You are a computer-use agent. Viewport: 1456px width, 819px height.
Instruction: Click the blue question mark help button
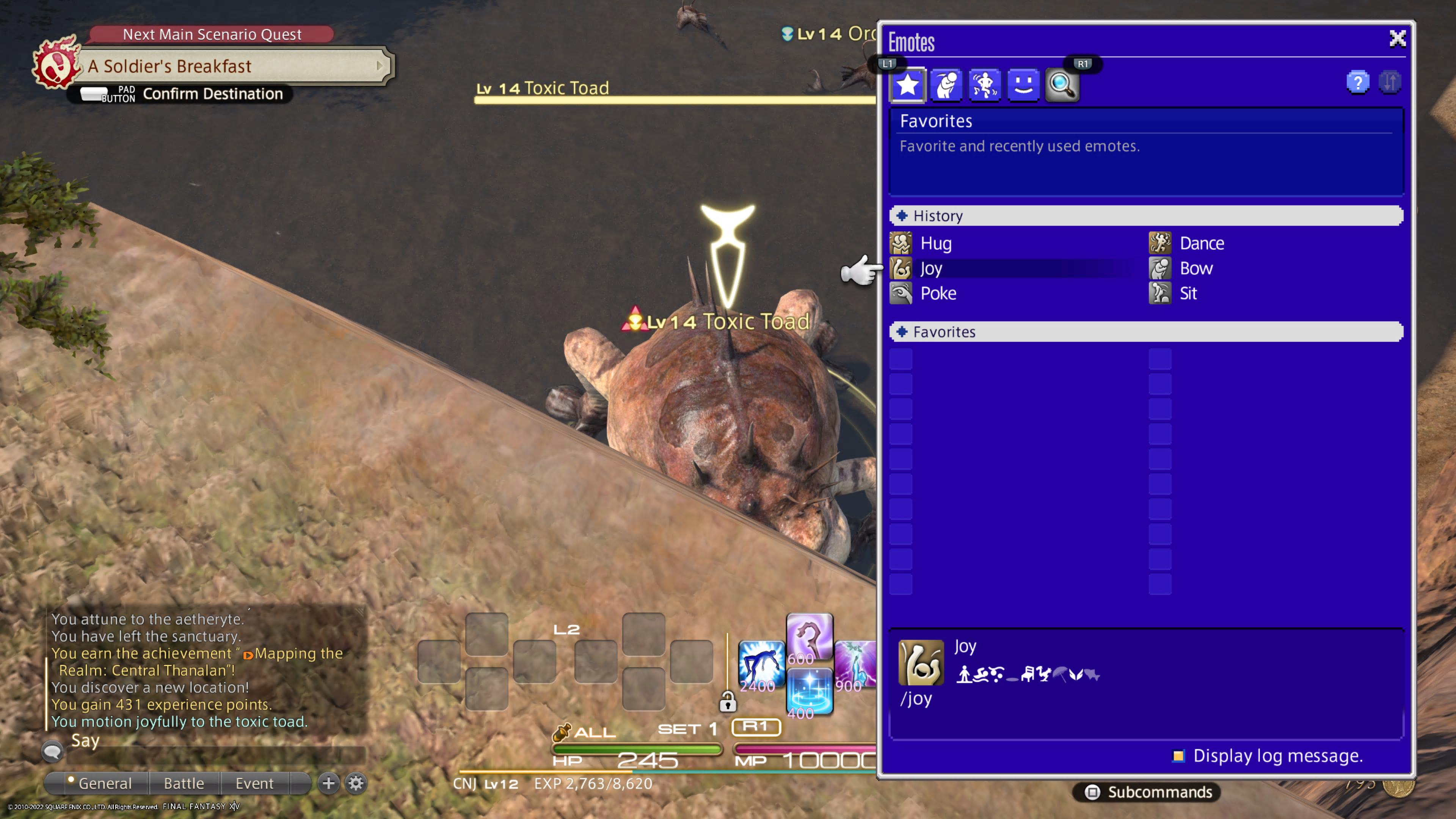tap(1358, 83)
